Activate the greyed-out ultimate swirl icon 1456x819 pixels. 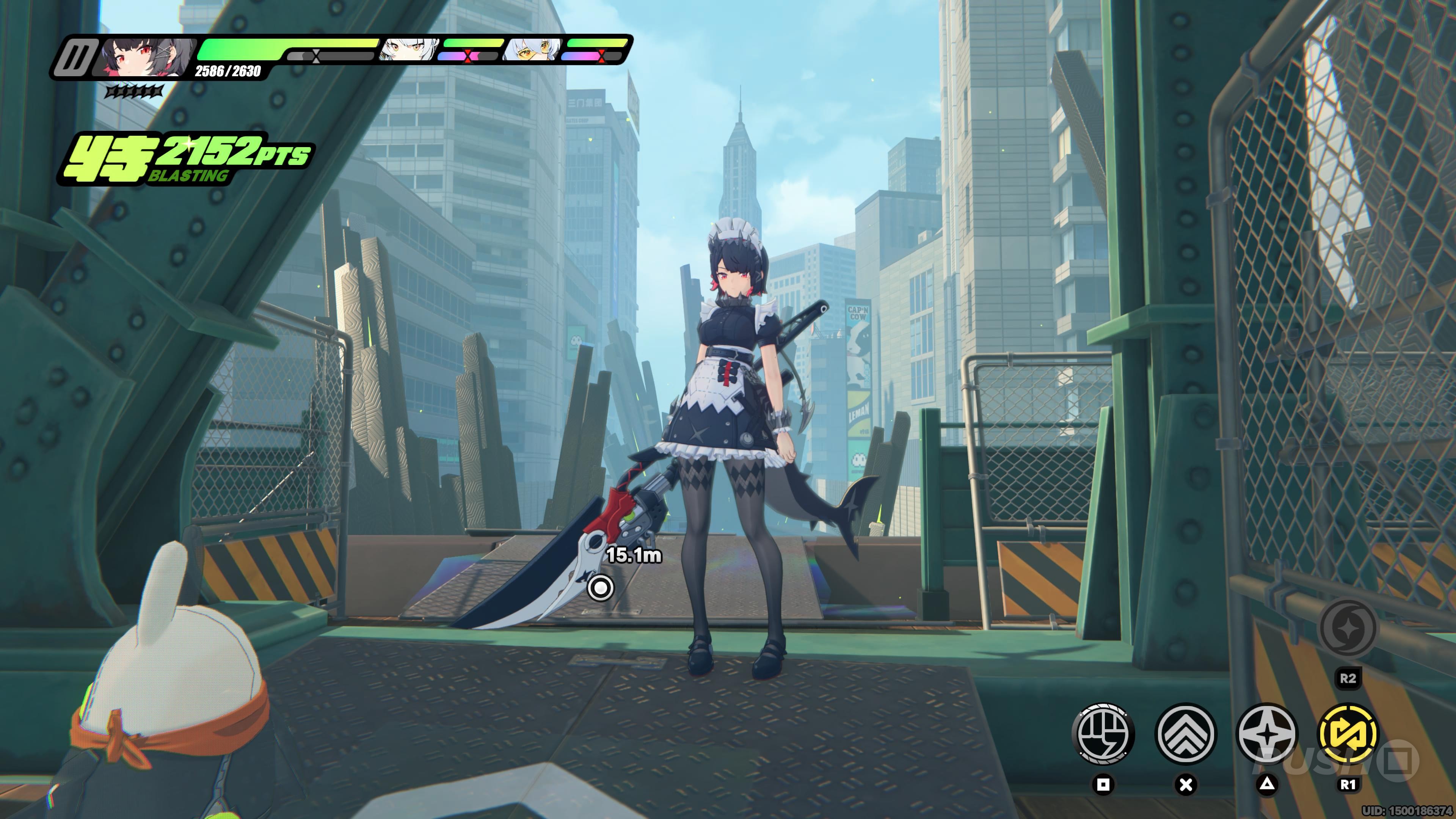pyautogui.click(x=1348, y=628)
